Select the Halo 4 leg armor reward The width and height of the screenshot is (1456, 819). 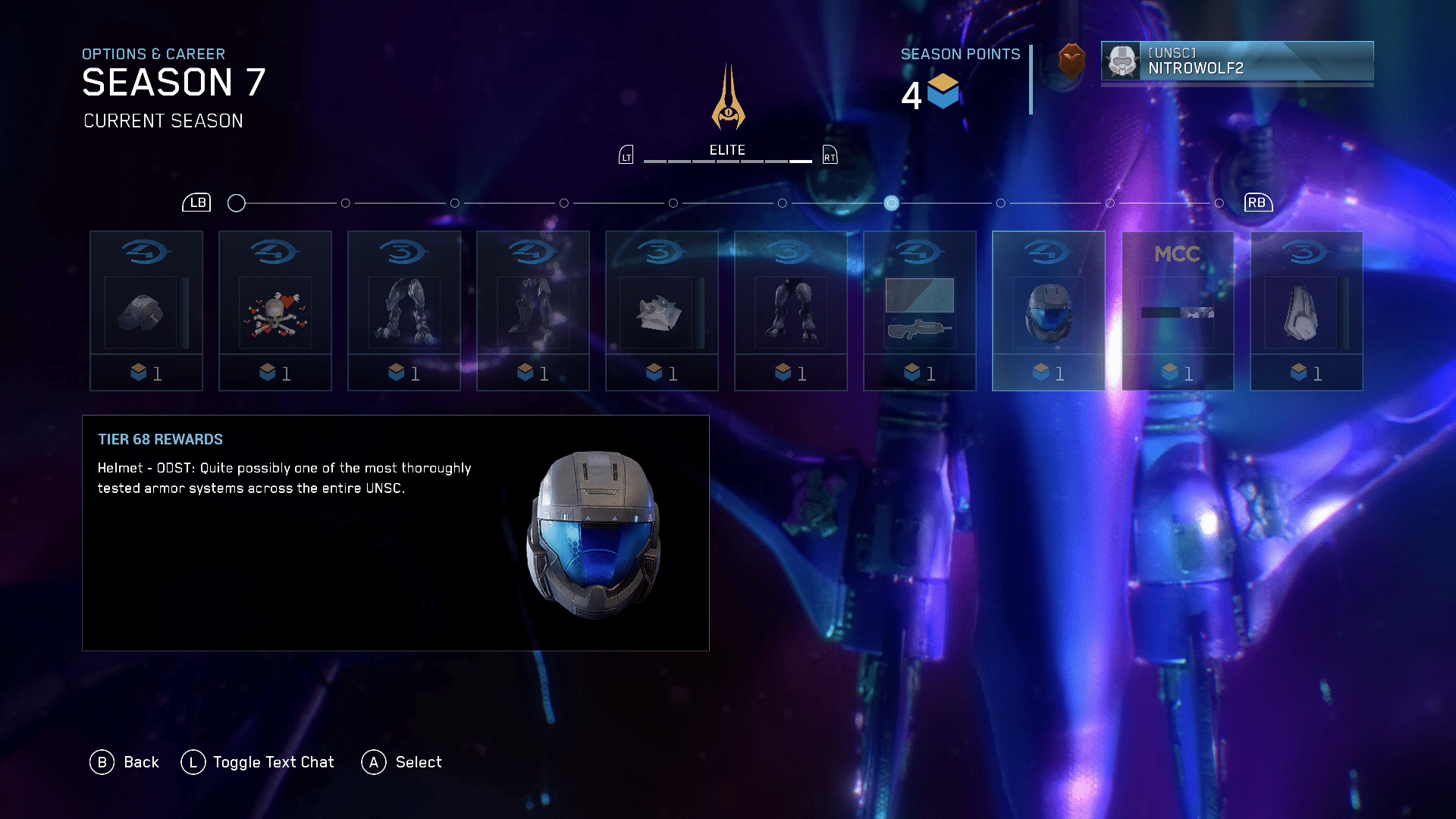pyautogui.click(x=532, y=311)
